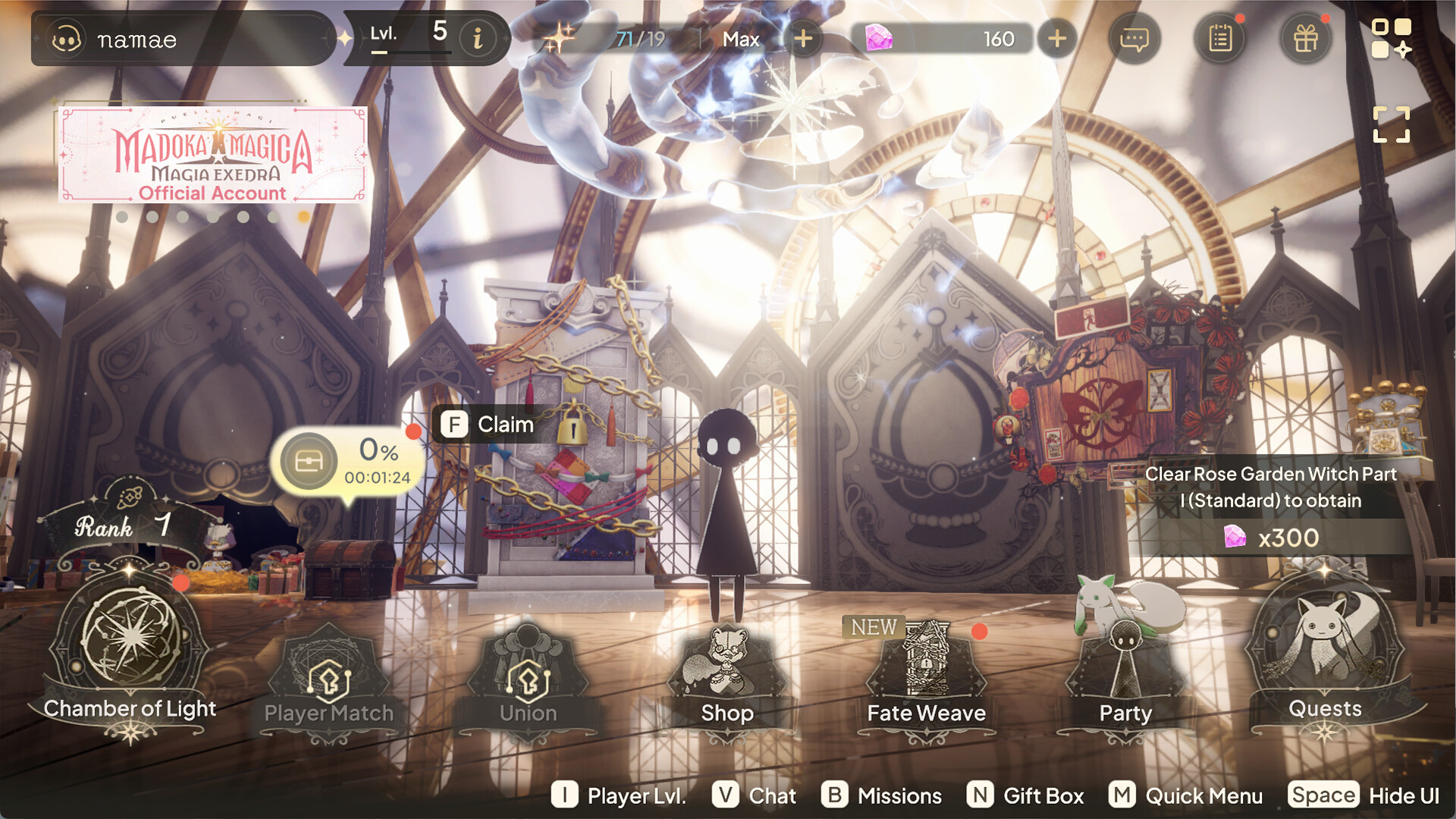Open the Player Match menu
1456x819 pixels.
tap(328, 682)
